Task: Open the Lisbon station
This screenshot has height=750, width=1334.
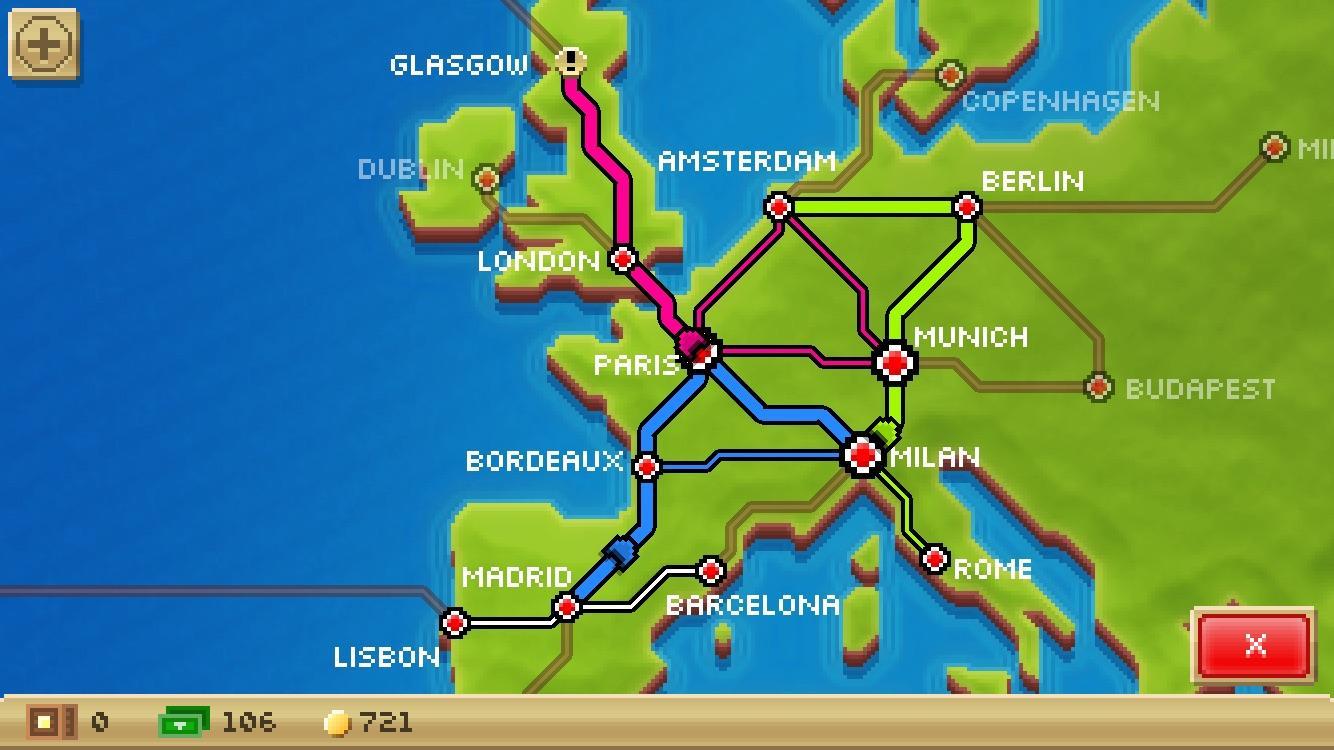Action: coord(455,624)
